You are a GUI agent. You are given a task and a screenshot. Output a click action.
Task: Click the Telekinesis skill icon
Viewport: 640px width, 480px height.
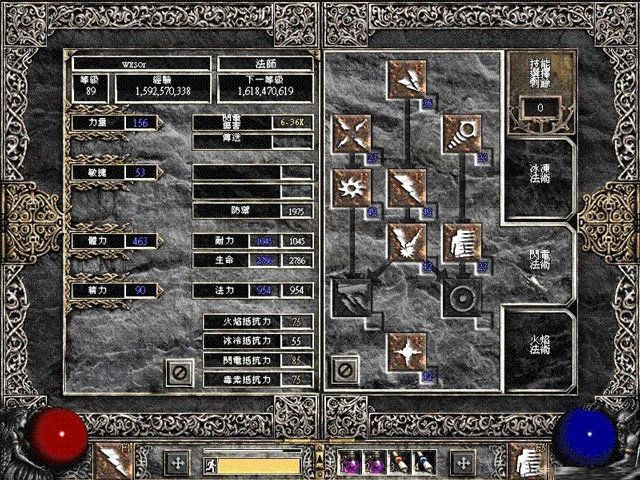pyautogui.click(x=462, y=133)
